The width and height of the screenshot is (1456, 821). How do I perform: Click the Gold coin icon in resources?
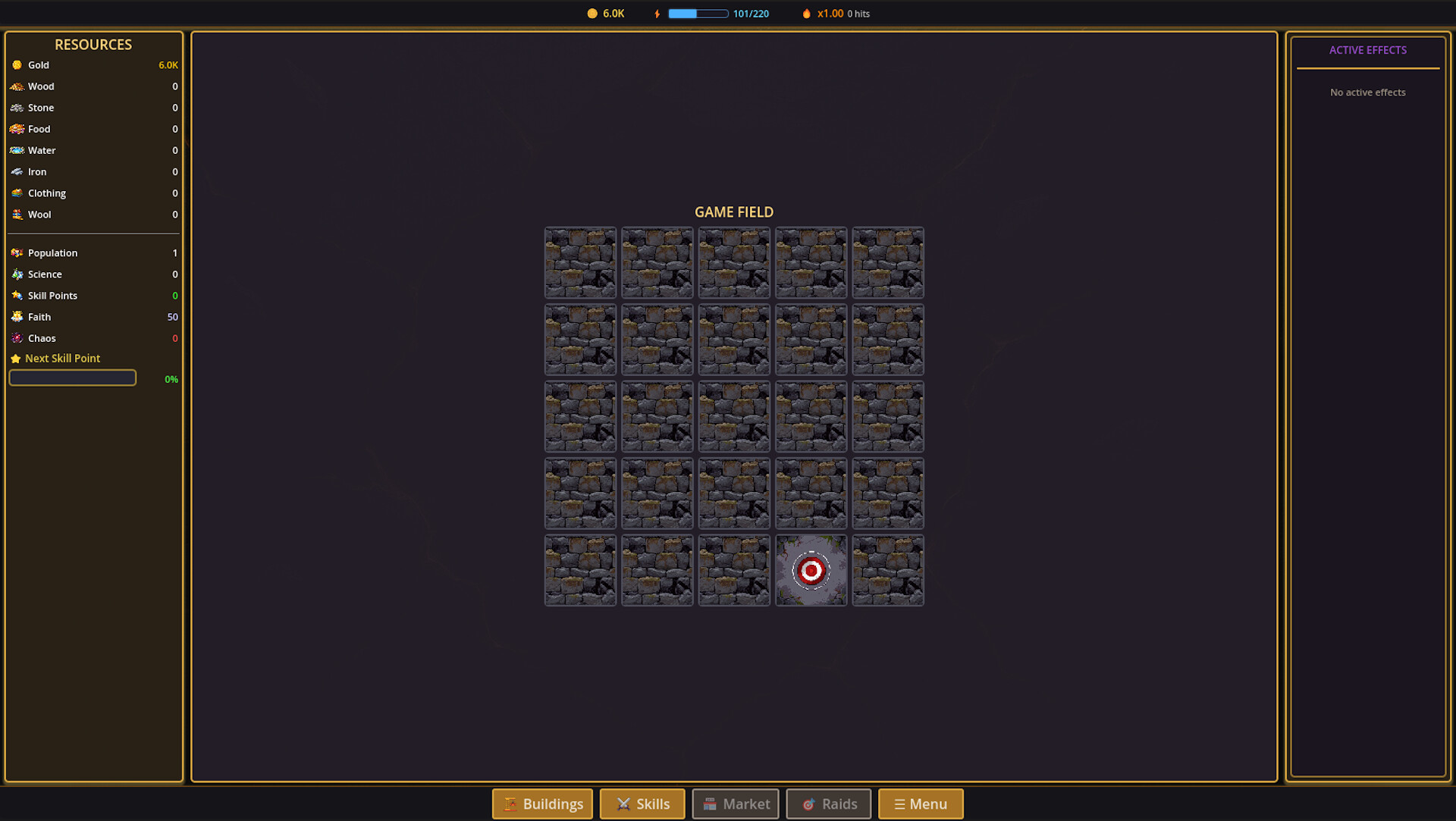tap(17, 65)
